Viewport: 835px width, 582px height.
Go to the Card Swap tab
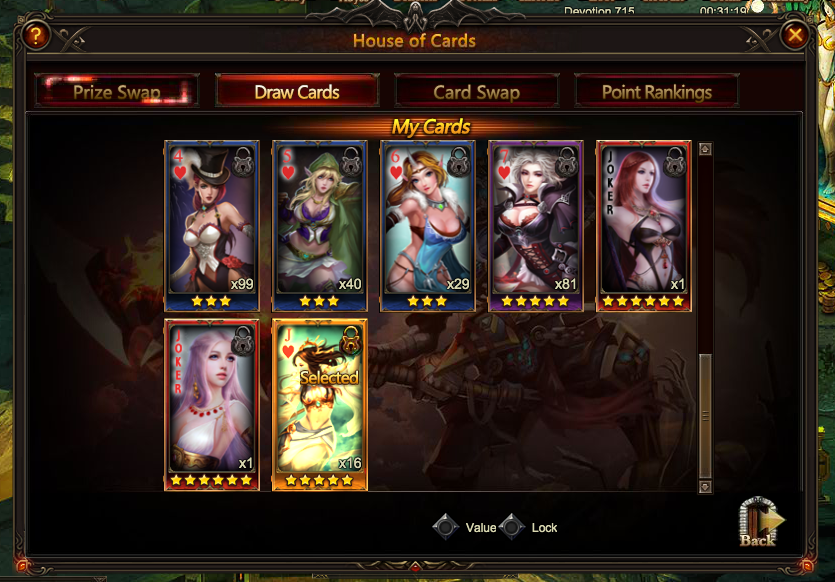pos(476,92)
